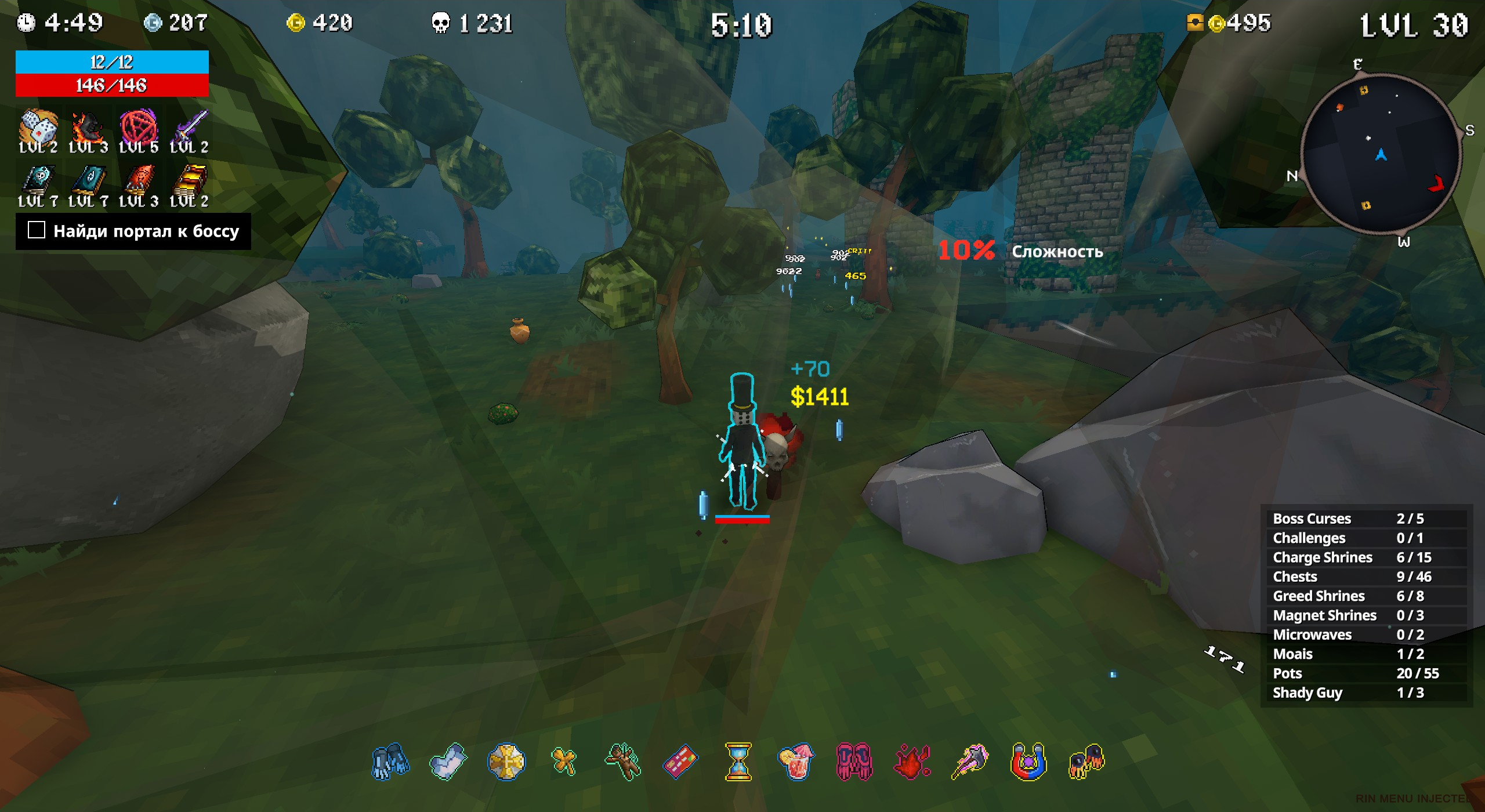Image resolution: width=1485 pixels, height=812 pixels.
Task: Select the red clawed tome icon
Action: click(138, 180)
